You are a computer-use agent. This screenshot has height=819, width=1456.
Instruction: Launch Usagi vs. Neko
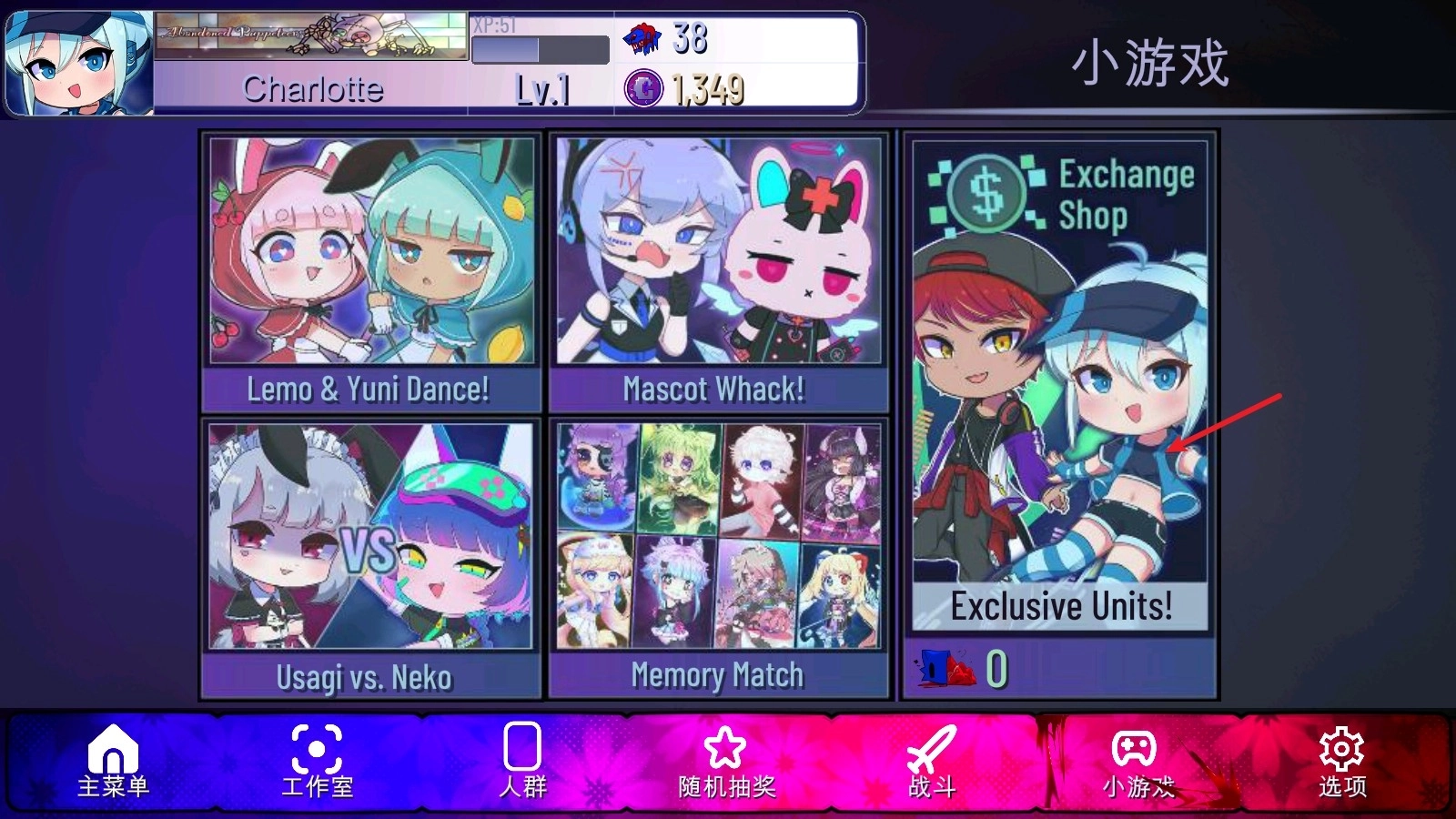(368, 555)
